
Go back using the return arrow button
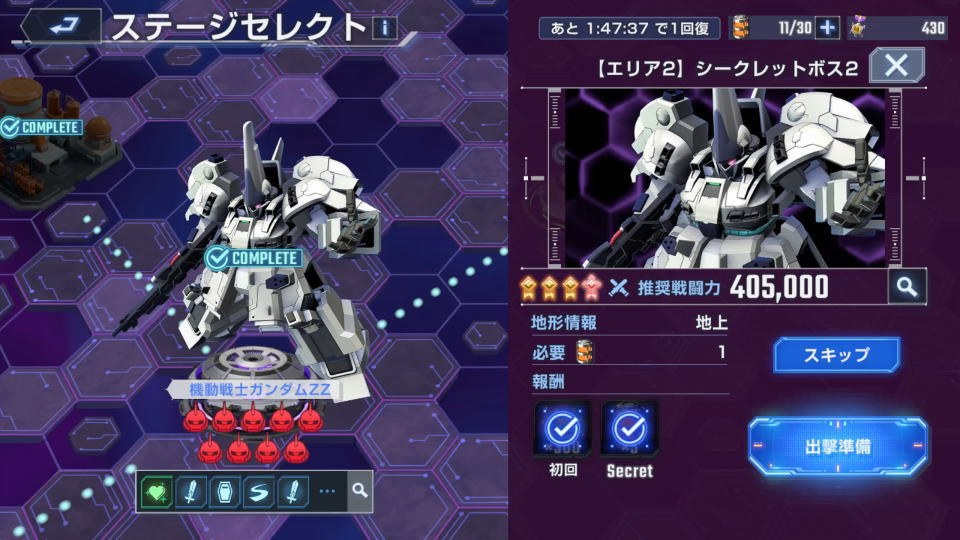point(62,25)
